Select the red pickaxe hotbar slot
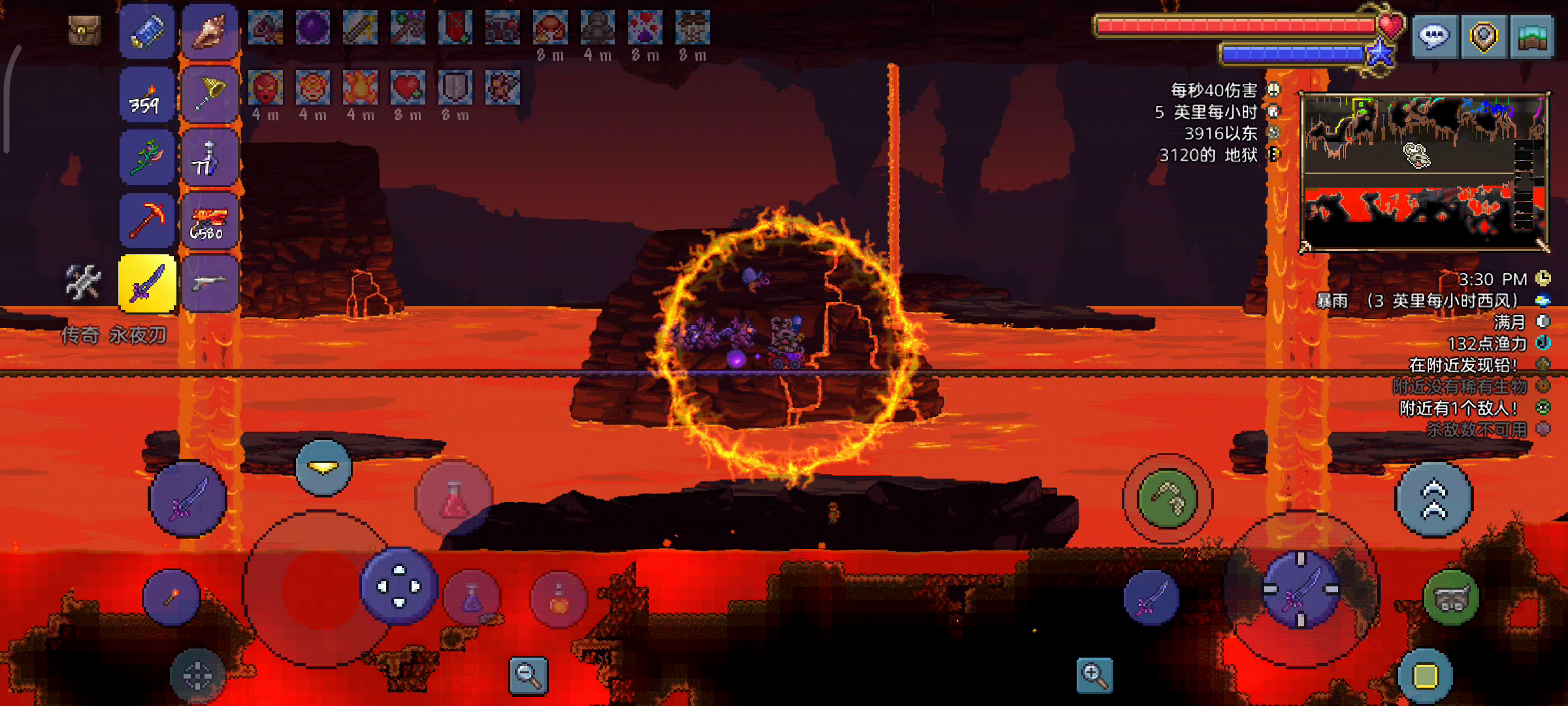The width and height of the screenshot is (1568, 706). coord(147,221)
